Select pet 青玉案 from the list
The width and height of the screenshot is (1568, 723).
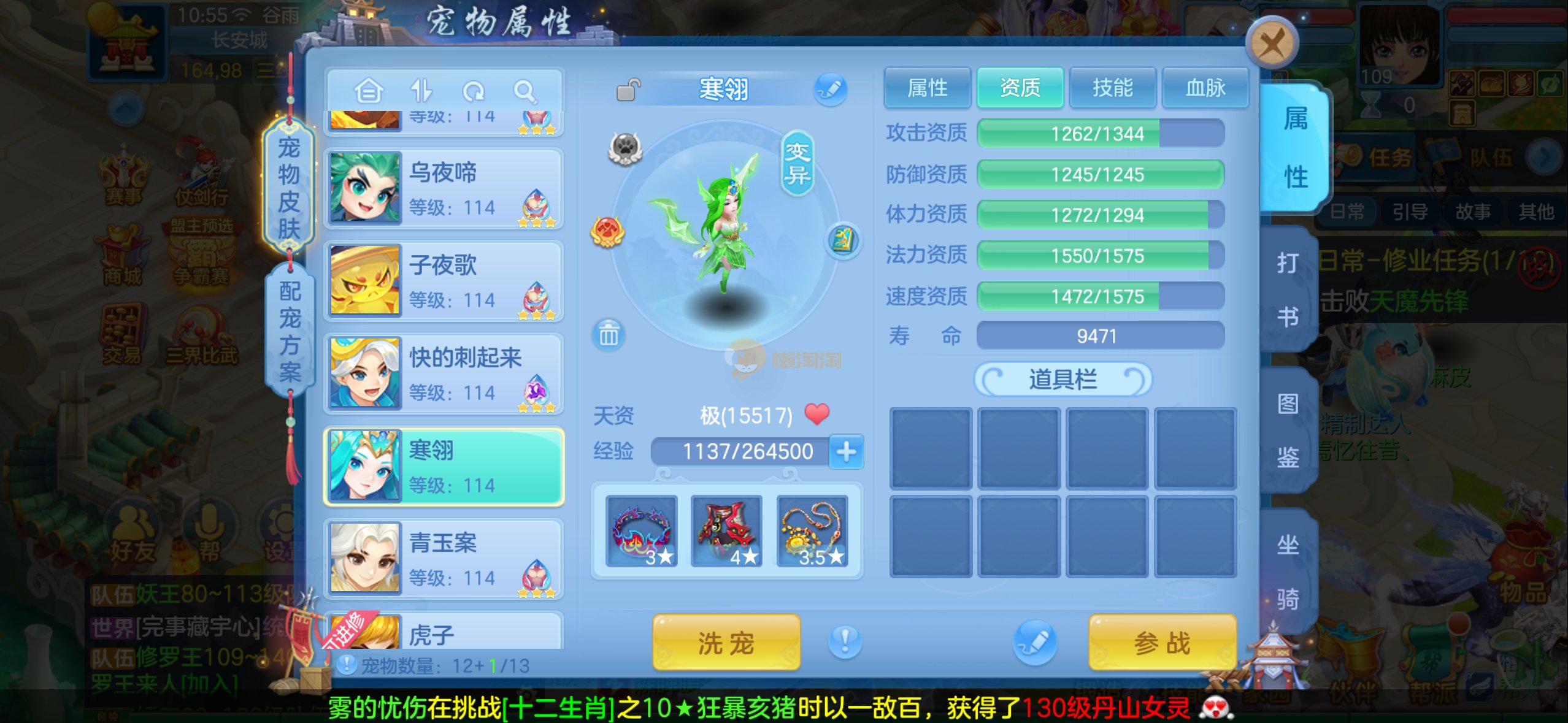click(444, 559)
